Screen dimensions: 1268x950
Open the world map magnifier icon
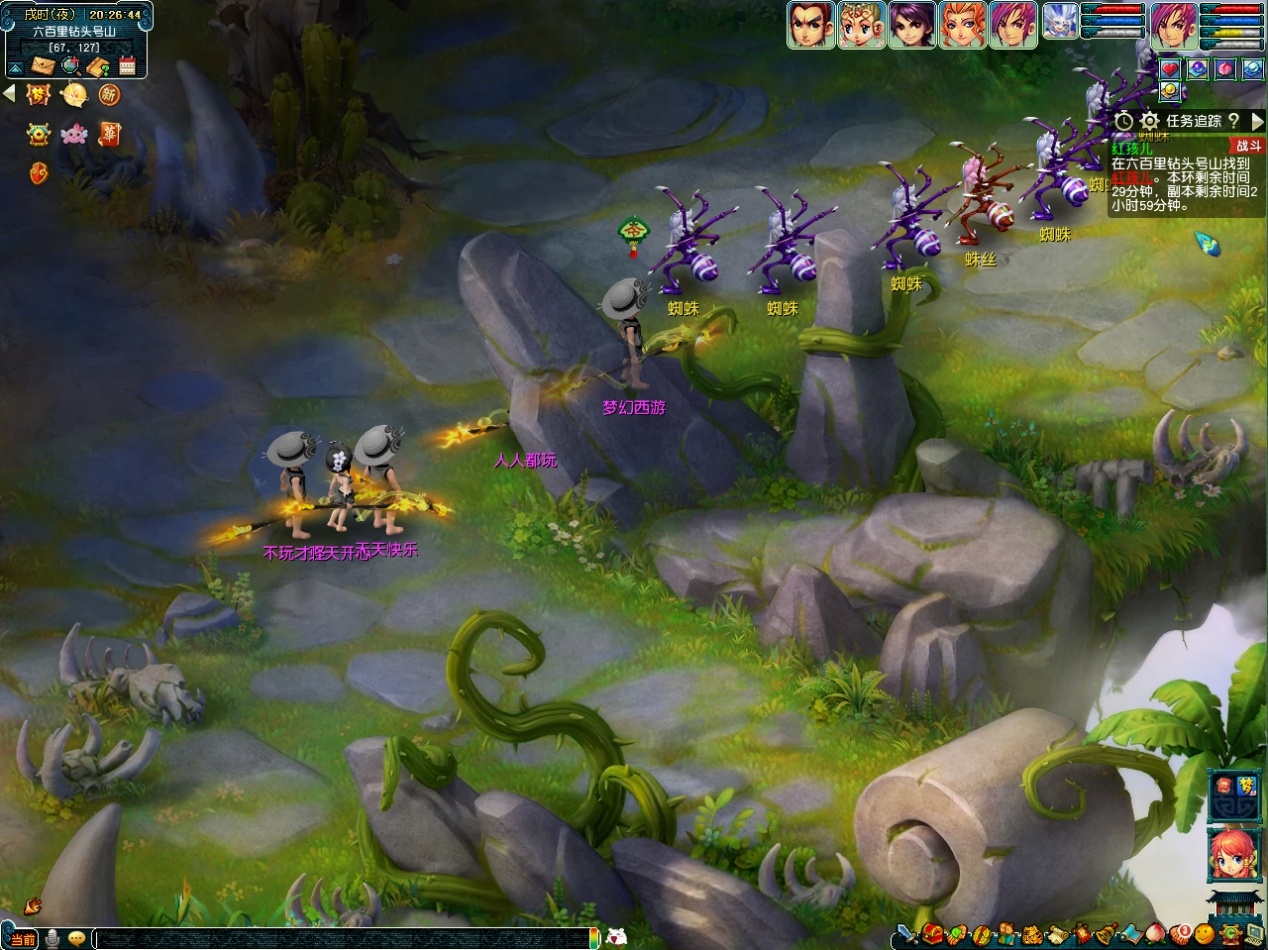(x=70, y=66)
